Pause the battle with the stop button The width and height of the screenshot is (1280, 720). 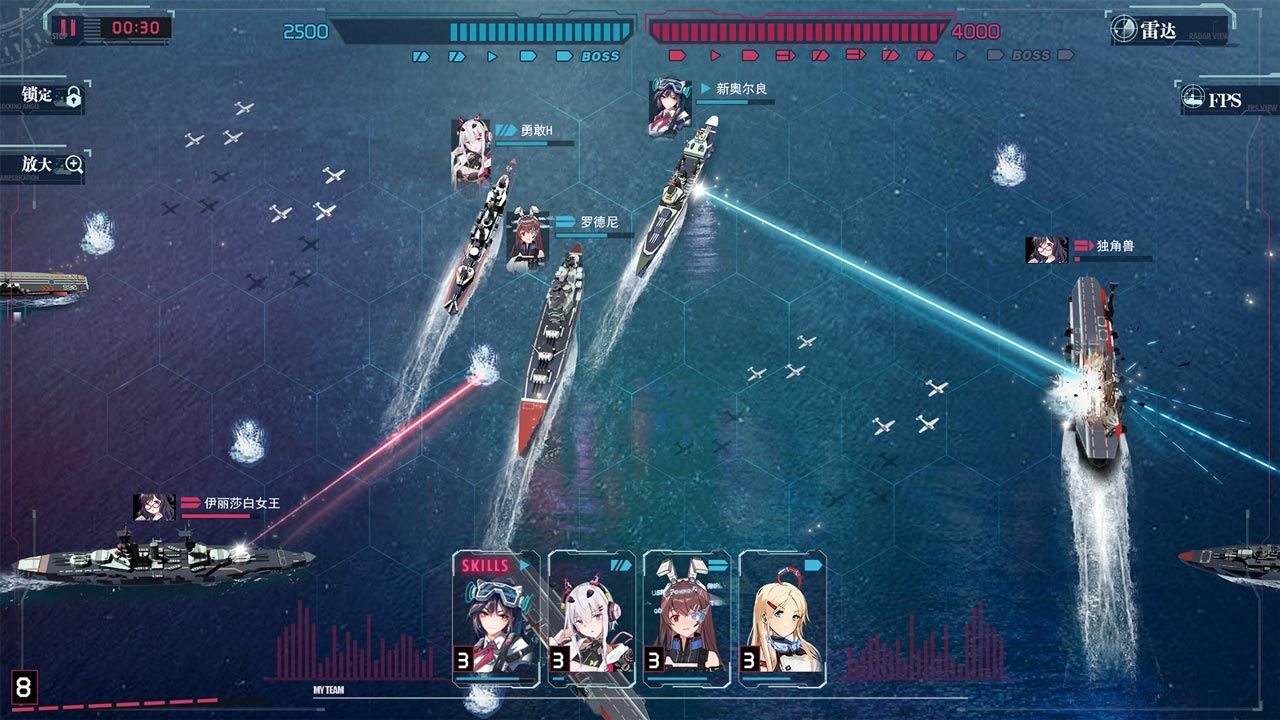pos(68,28)
